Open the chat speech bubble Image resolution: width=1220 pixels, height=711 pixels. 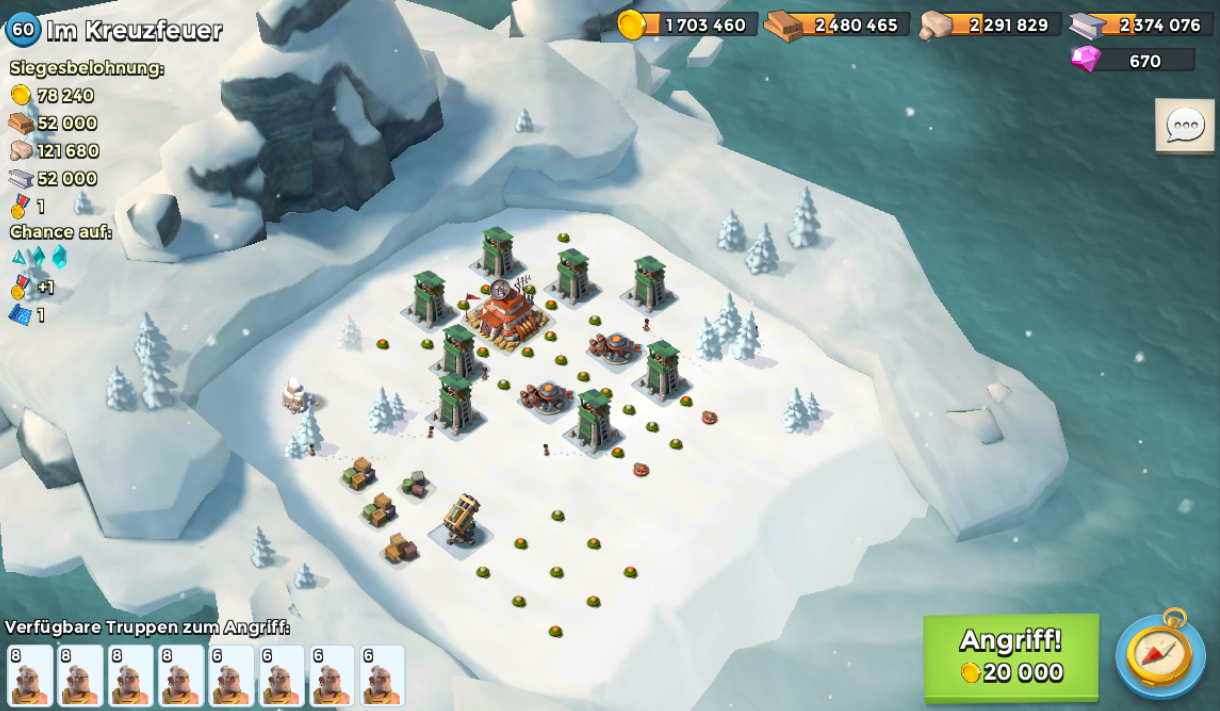tap(1185, 126)
